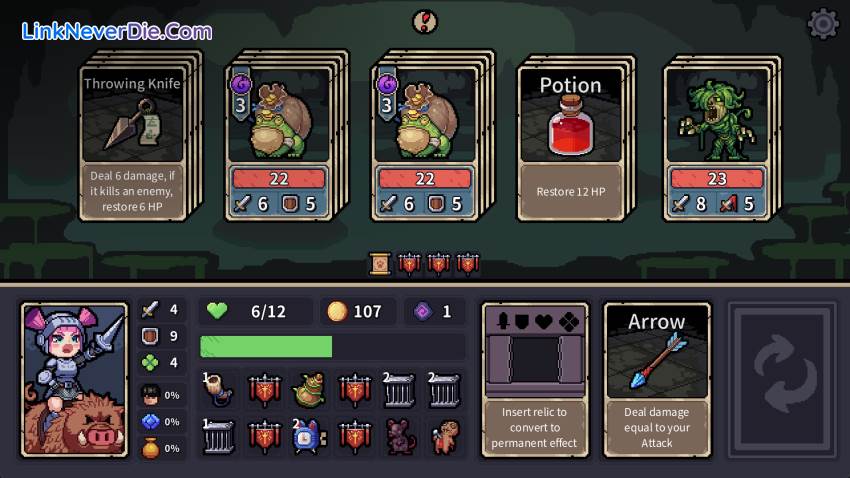Click the cycle arrows card button

[781, 379]
